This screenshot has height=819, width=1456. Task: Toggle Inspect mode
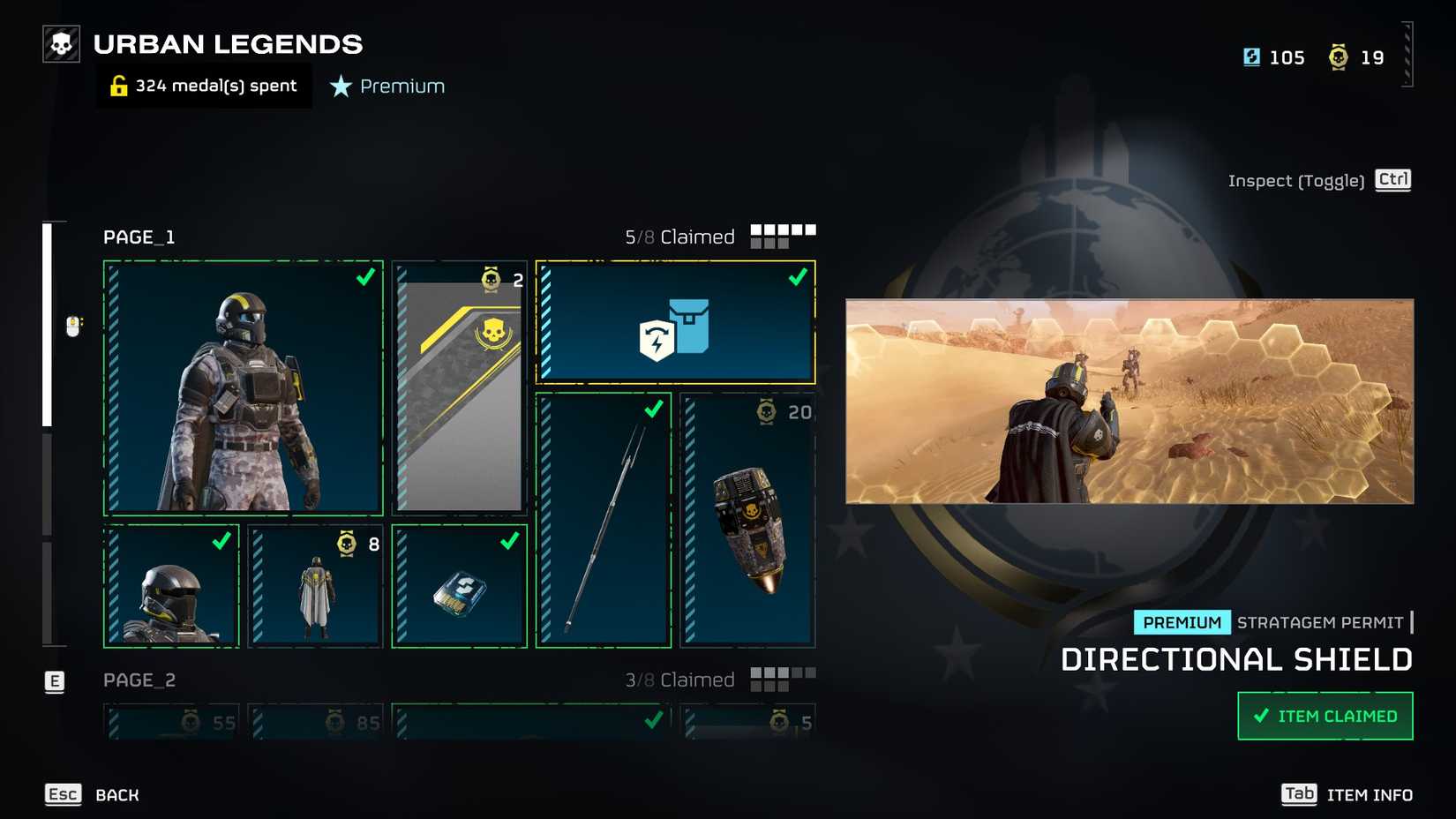[1295, 180]
